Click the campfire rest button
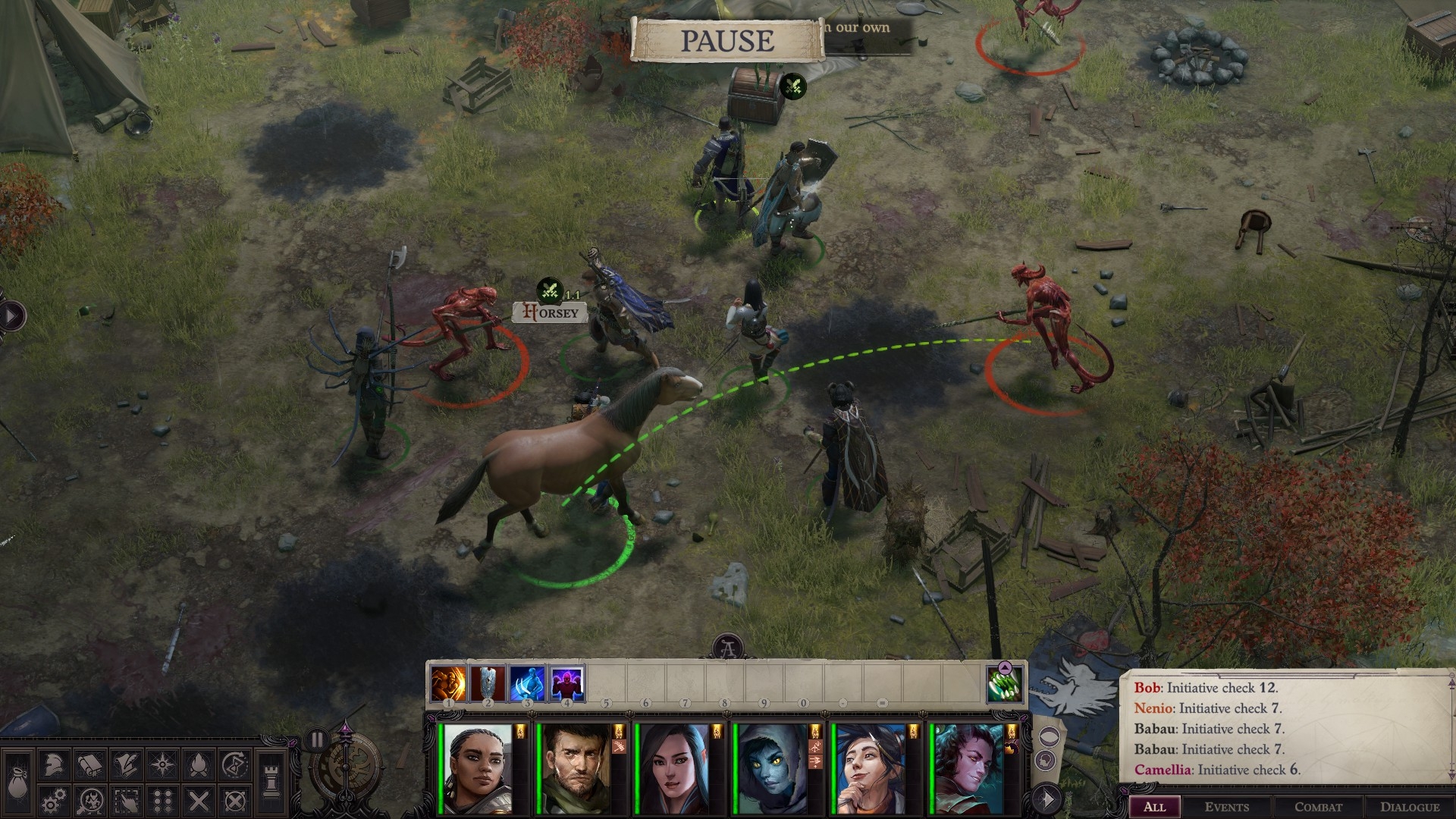 (198, 766)
